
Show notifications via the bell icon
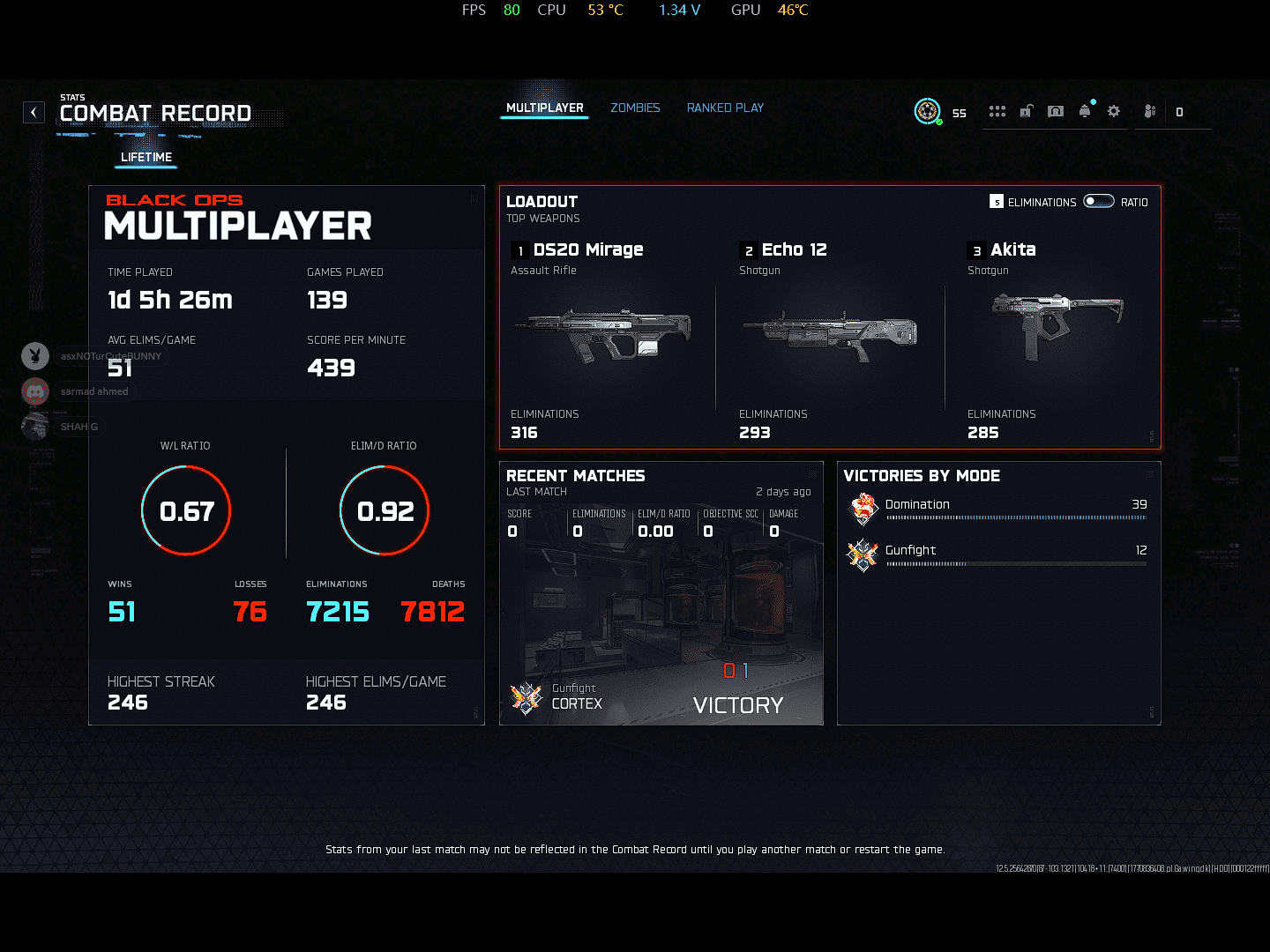pyautogui.click(x=1085, y=111)
